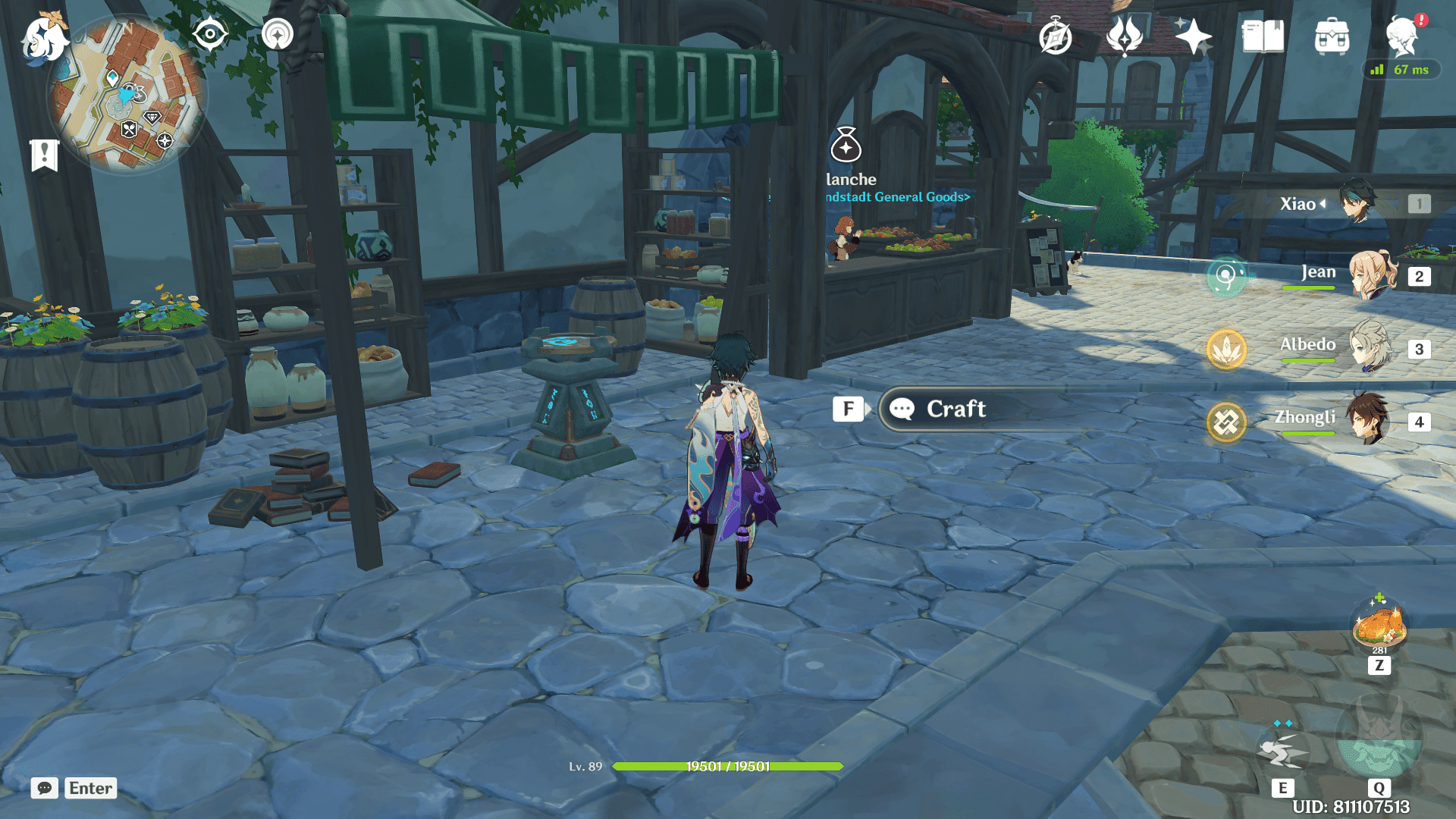This screenshot has width=1456, height=819.
Task: Toggle the elemental sight eye icon
Action: click(x=210, y=35)
